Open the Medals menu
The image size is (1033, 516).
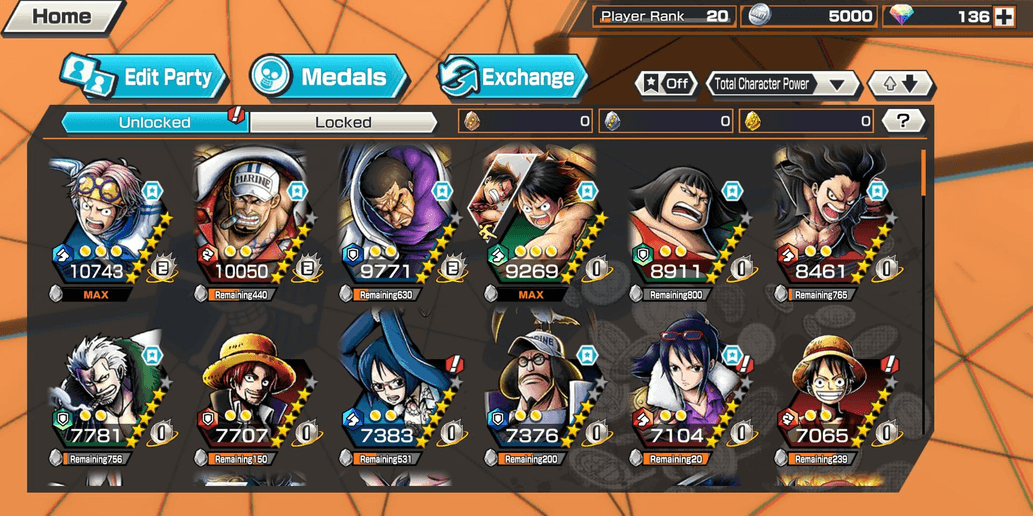pos(330,77)
